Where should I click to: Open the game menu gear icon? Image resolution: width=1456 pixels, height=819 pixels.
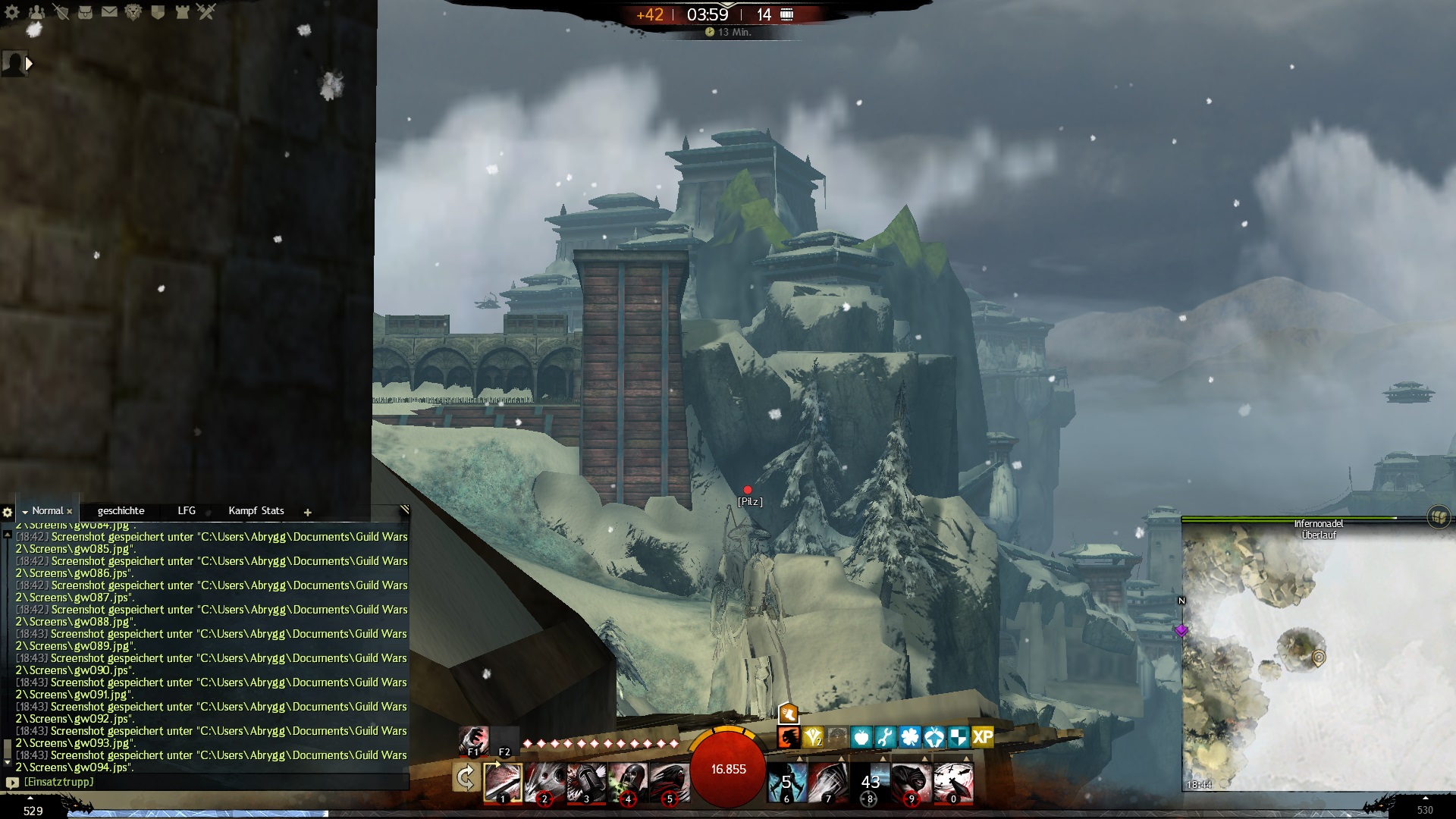click(x=12, y=12)
